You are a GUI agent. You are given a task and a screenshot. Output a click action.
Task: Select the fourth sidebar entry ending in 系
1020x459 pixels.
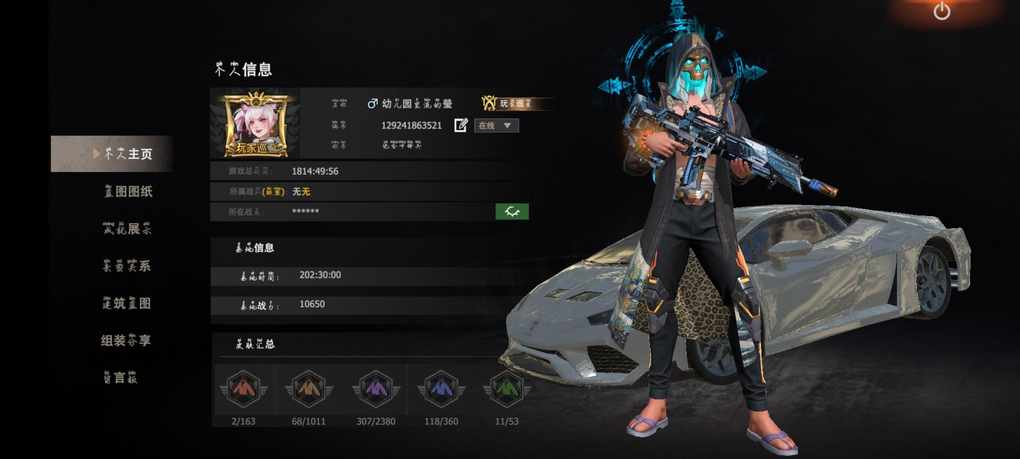[127, 266]
